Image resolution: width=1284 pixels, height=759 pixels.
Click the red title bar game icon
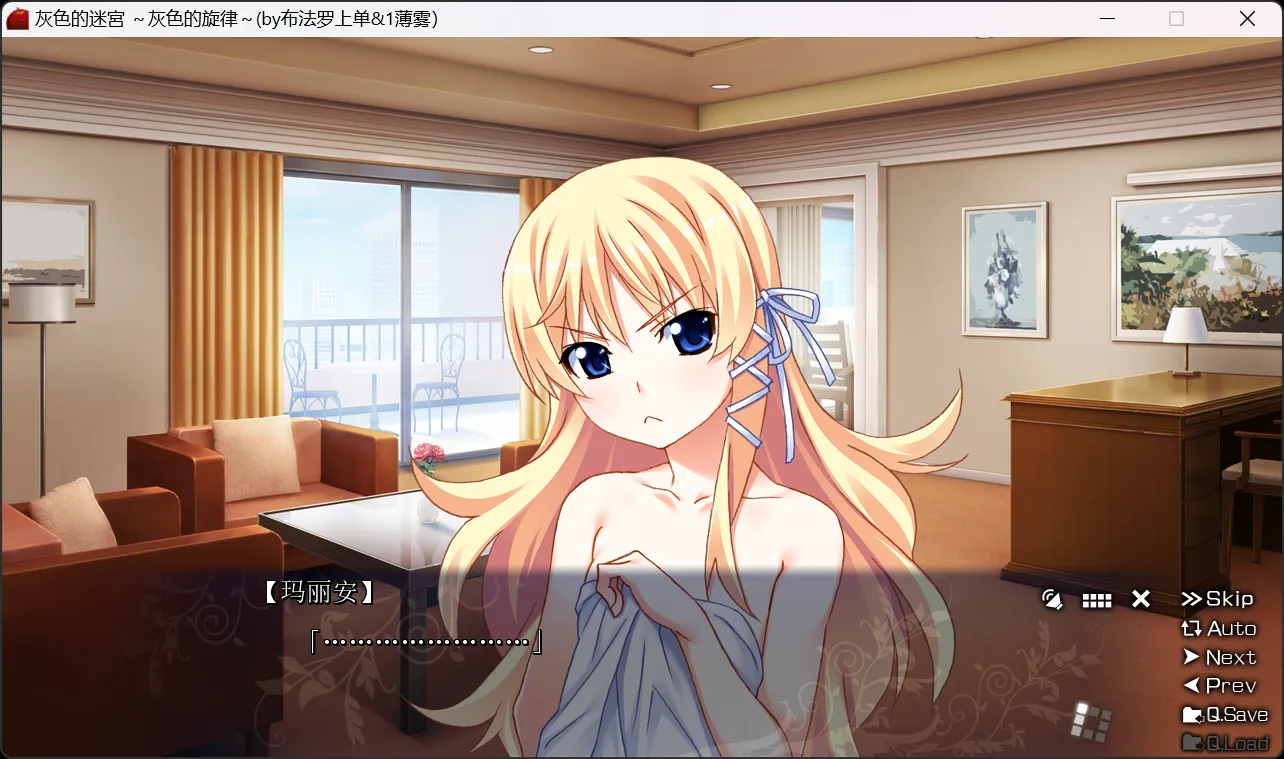point(16,18)
